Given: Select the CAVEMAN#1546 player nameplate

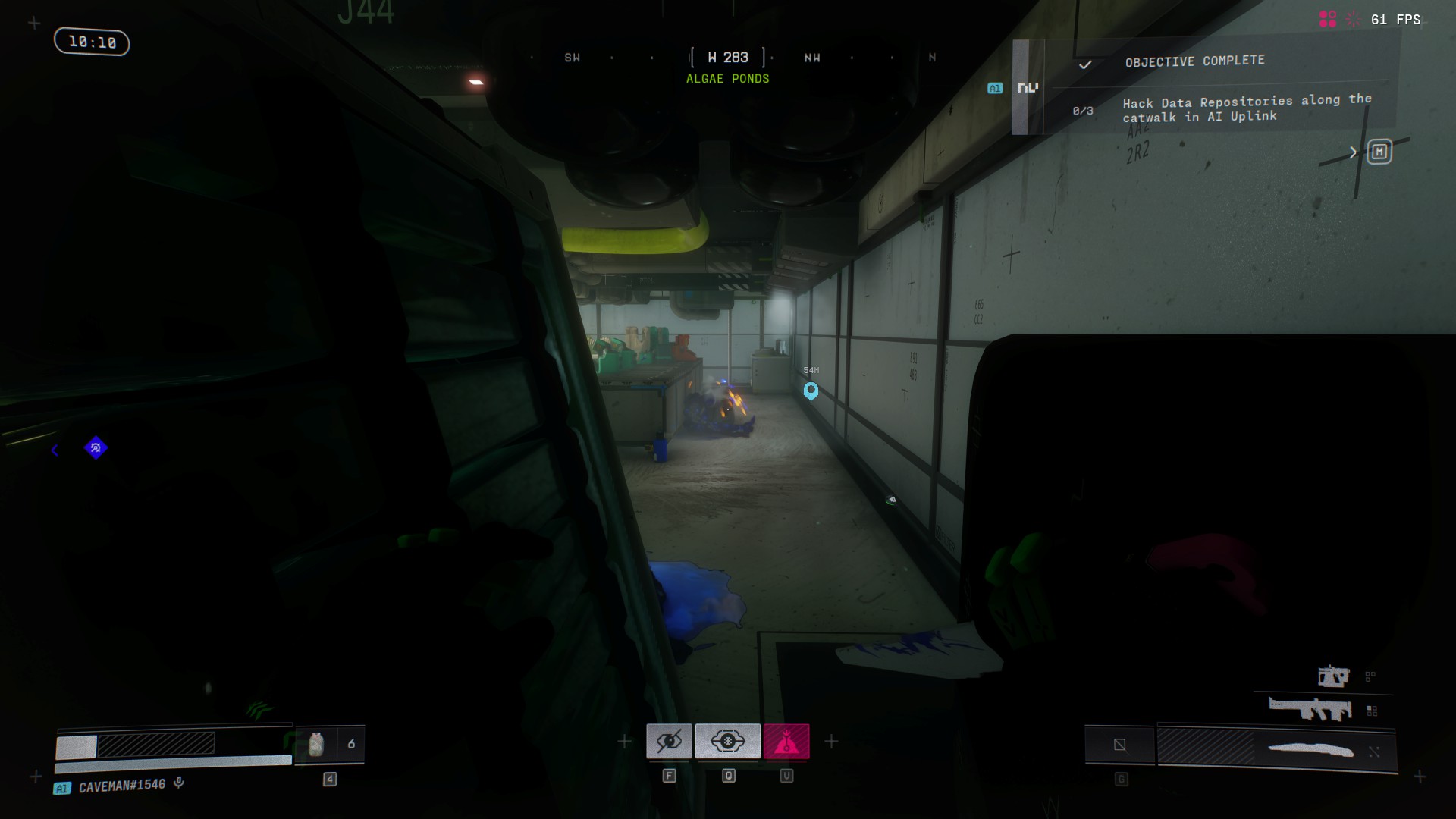Looking at the screenshot, I should [x=121, y=786].
